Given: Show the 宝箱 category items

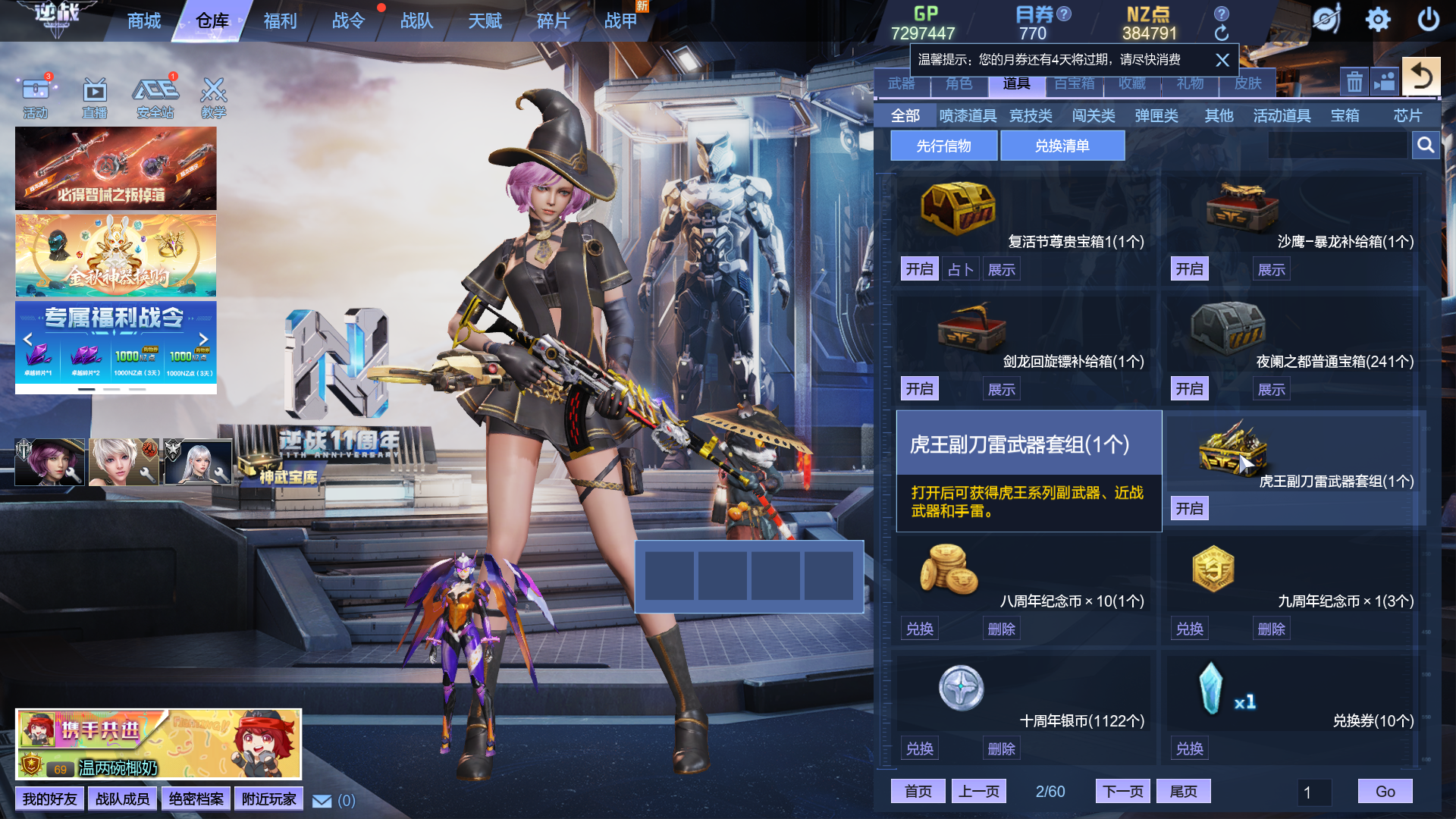Looking at the screenshot, I should tap(1345, 116).
